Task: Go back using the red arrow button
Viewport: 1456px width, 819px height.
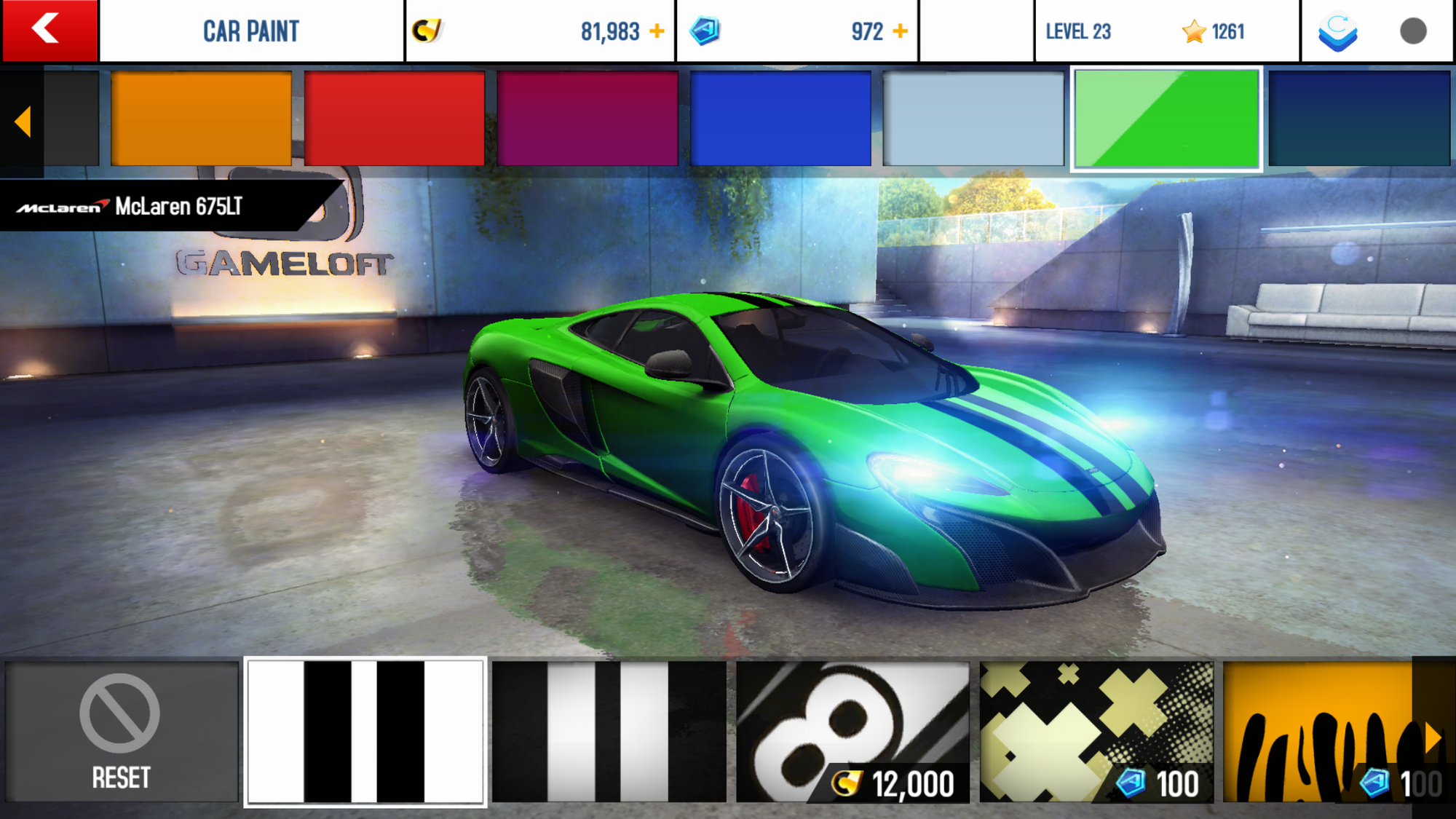Action: pos(49,31)
